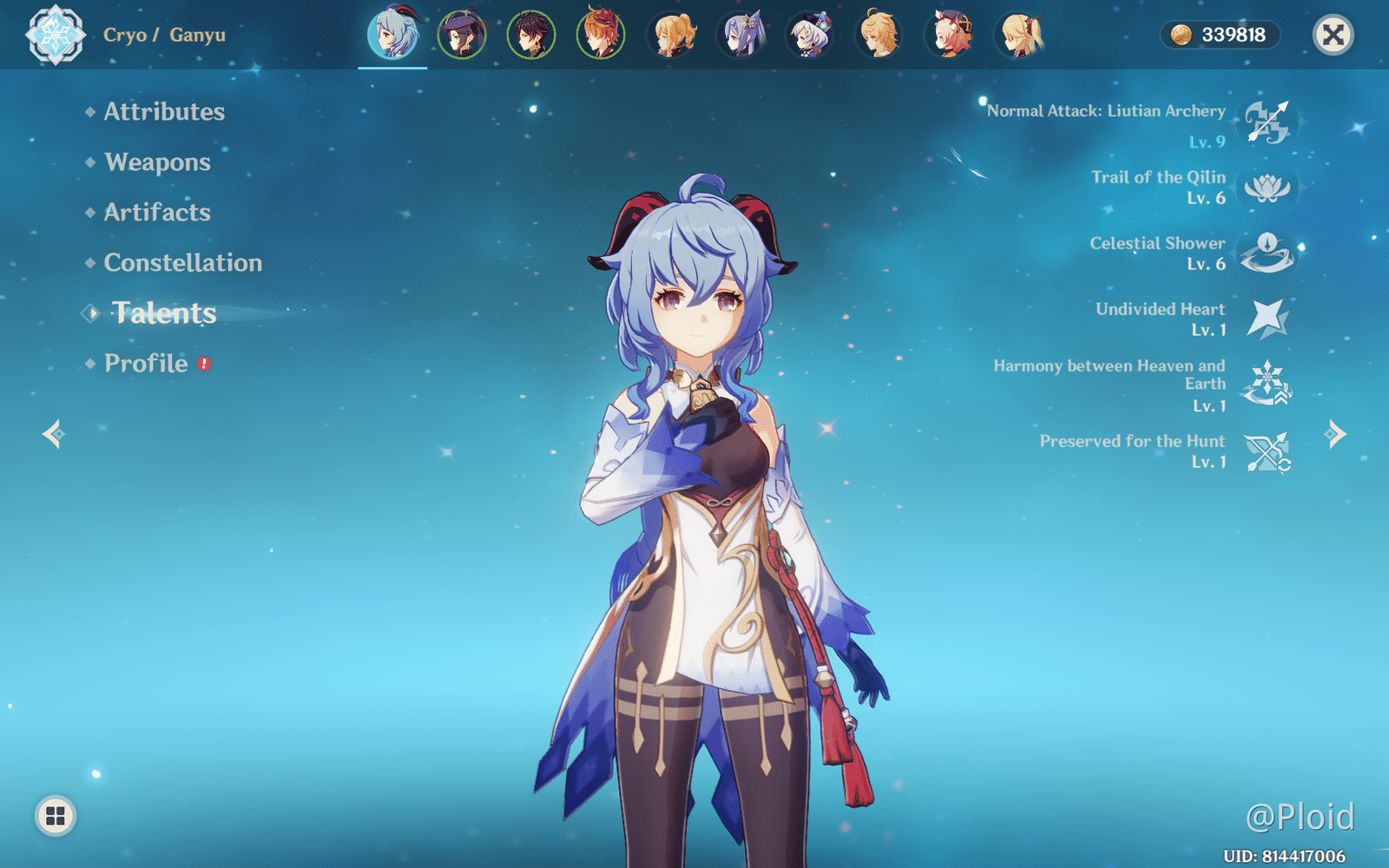The image size is (1389, 868).
Task: Open Profile with the red alert
Action: point(146,364)
